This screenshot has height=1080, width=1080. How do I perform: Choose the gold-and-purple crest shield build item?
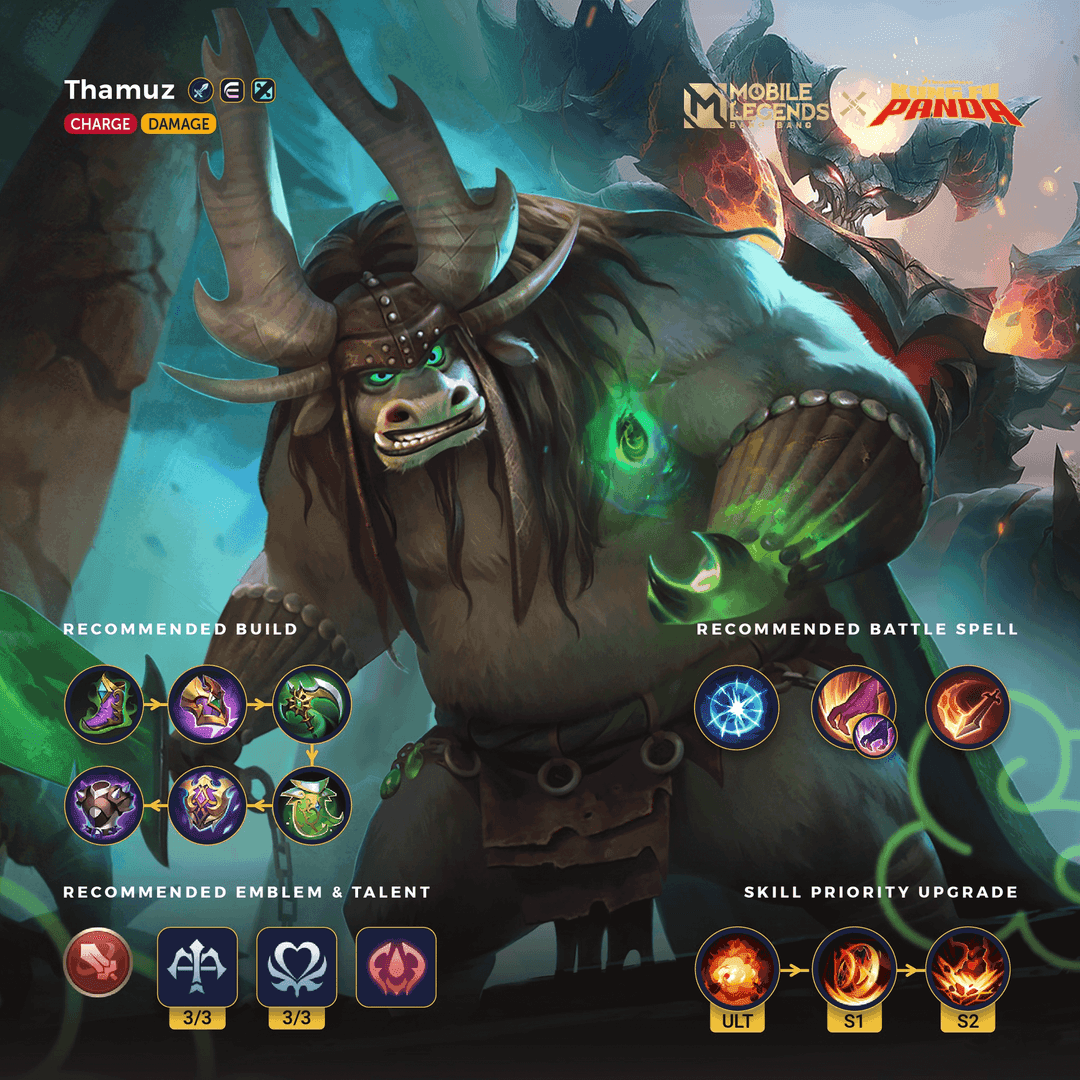pyautogui.click(x=207, y=806)
